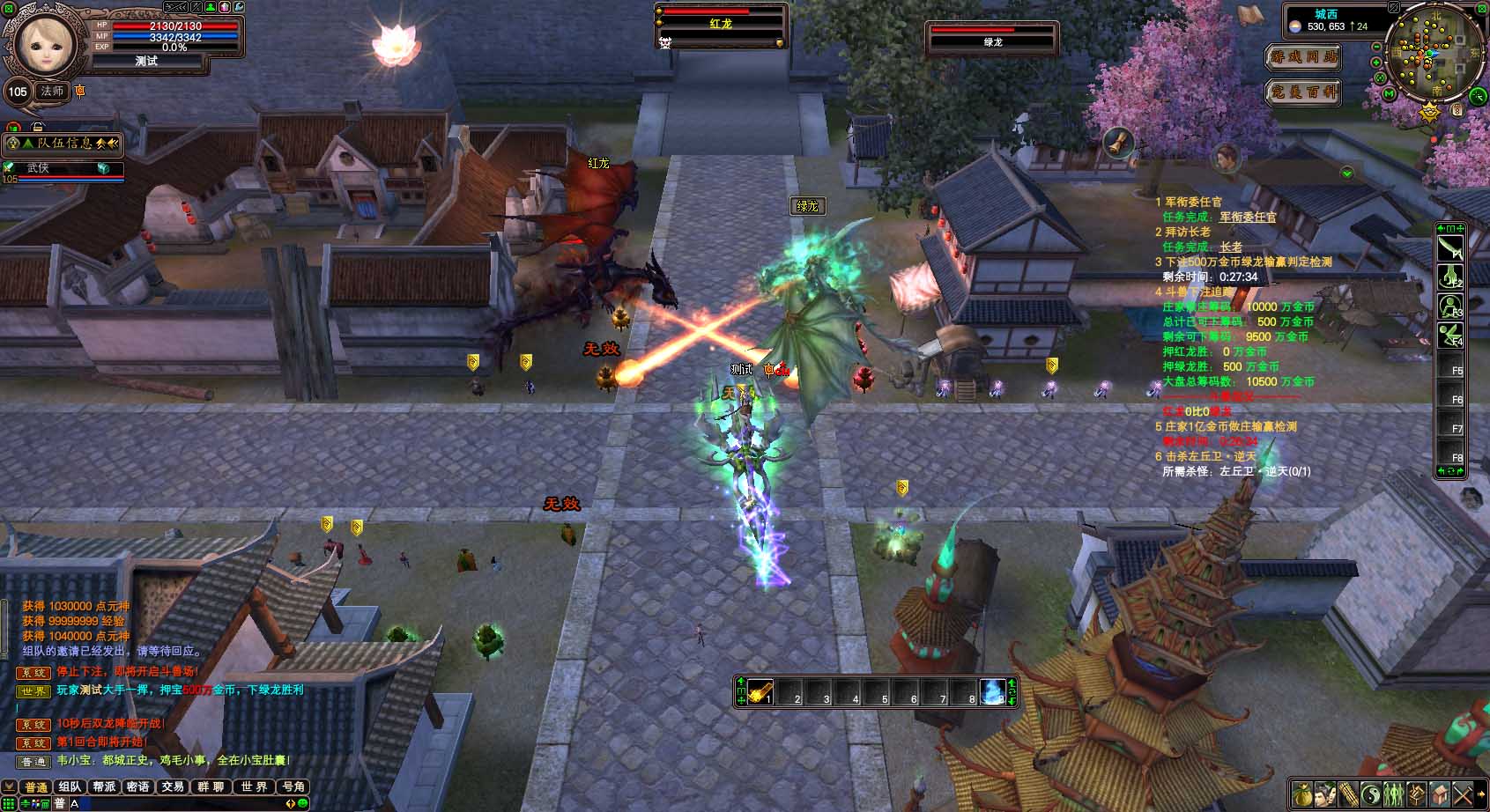Click the circular minimap
Viewport: 1490px width, 812px height.
(x=1435, y=55)
